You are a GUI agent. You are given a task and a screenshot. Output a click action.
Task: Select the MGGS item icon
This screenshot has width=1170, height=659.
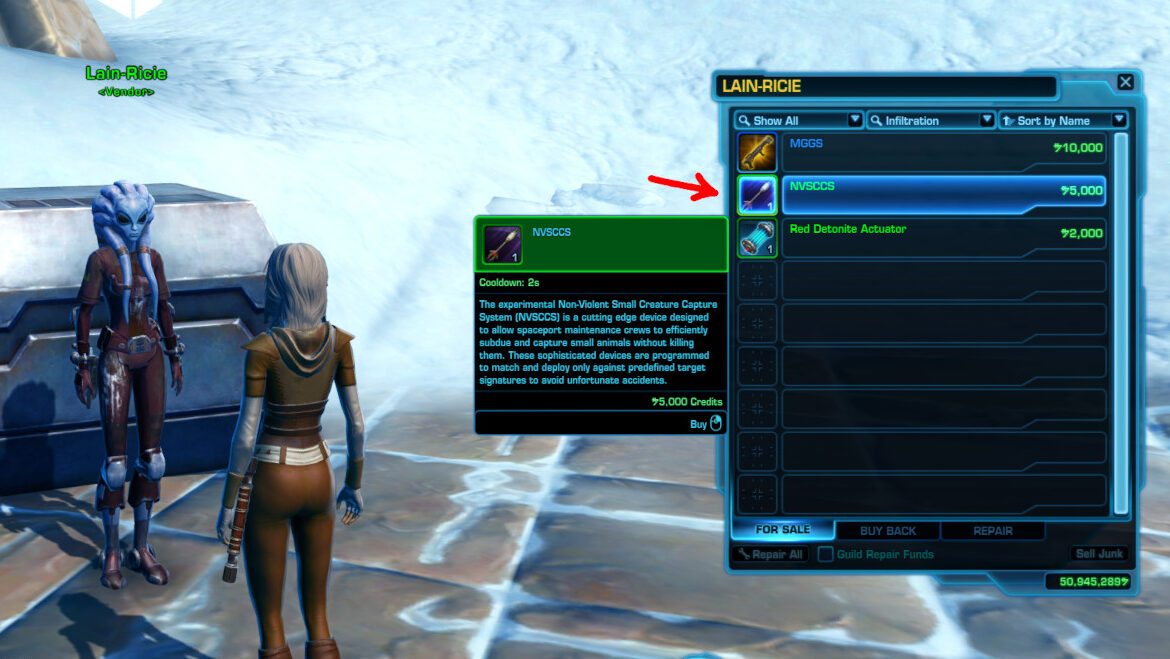tap(757, 153)
